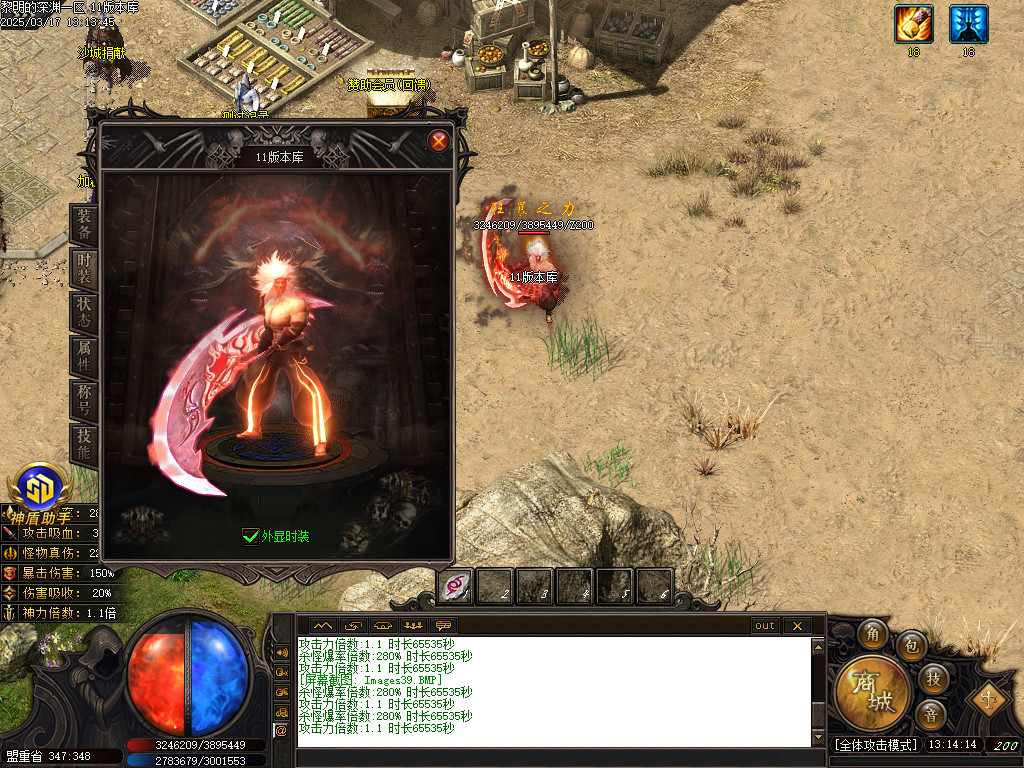1024x768 pixels.
Task: Open the 神盾助手 assistant icon
Action: tap(41, 488)
